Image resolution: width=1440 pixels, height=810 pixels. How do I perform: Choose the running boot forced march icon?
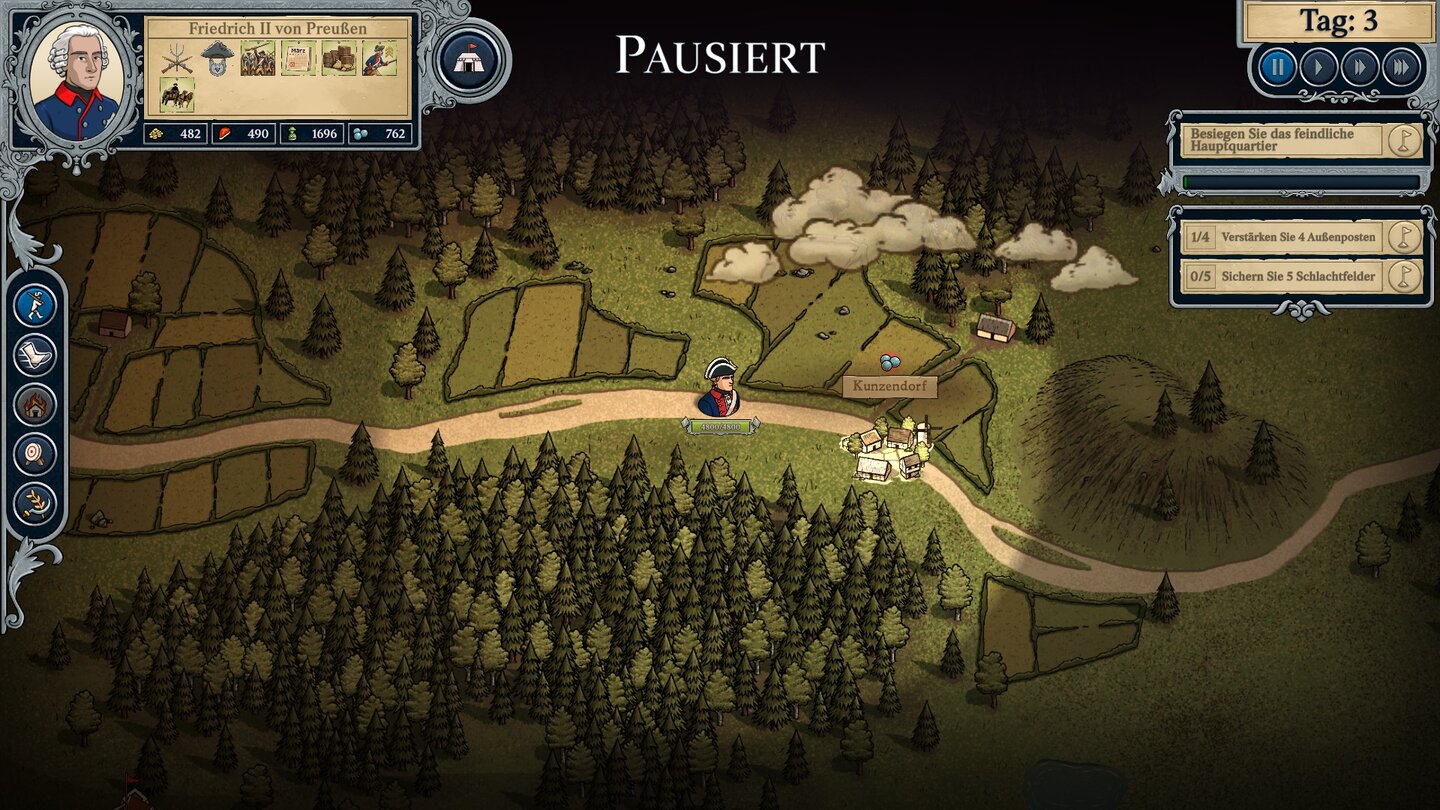[x=36, y=355]
